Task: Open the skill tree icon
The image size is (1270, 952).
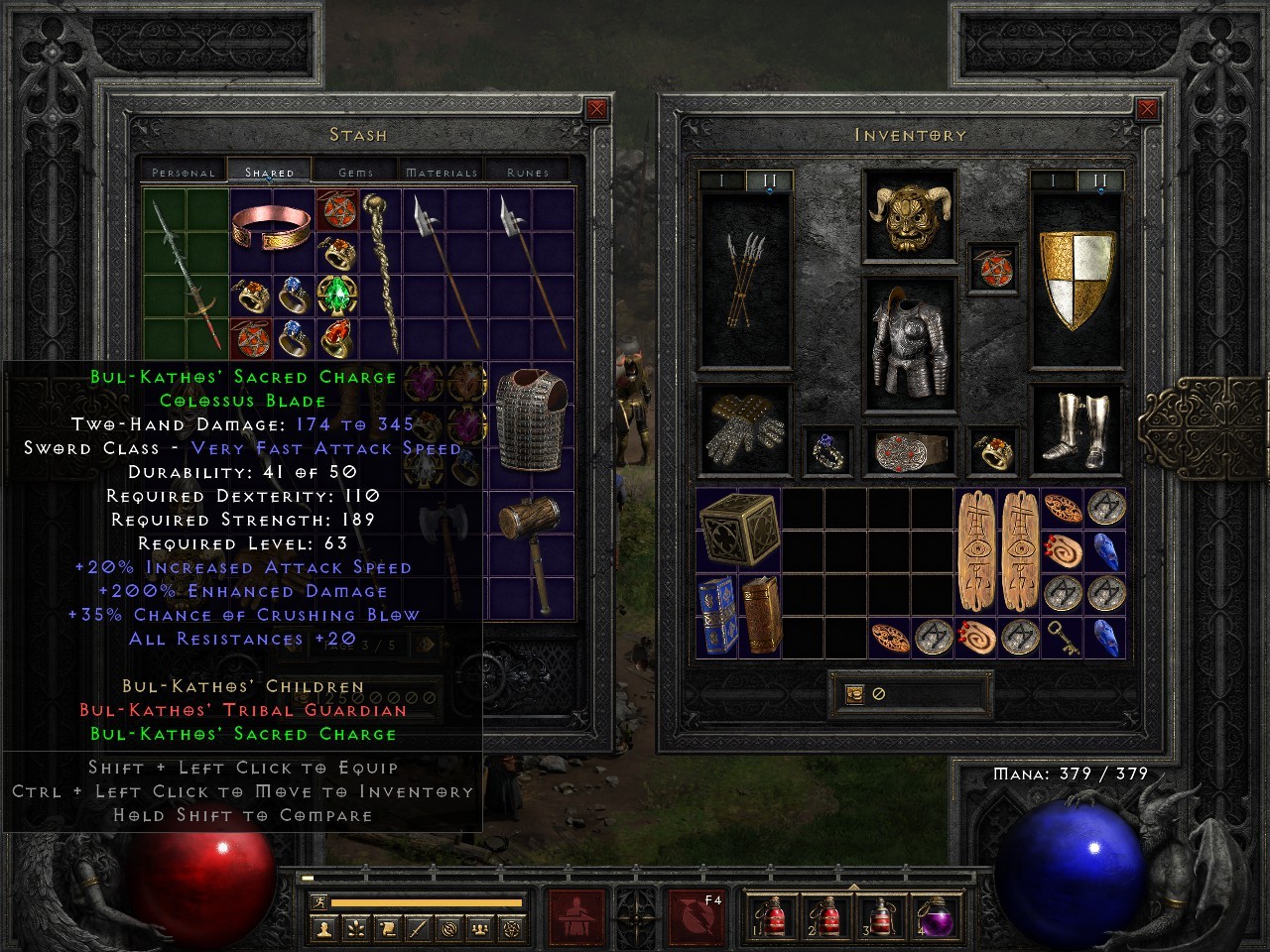Action: [353, 927]
